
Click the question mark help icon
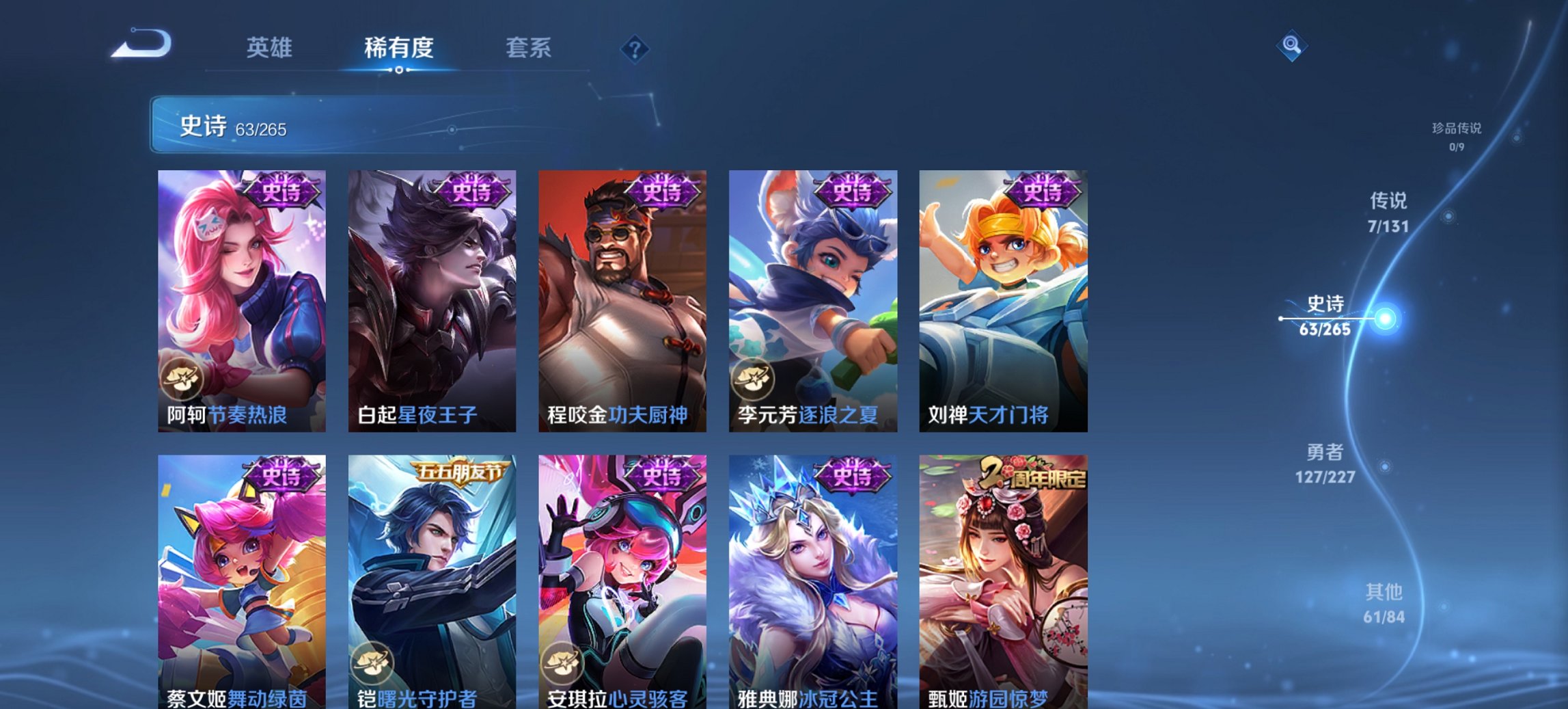(x=634, y=49)
